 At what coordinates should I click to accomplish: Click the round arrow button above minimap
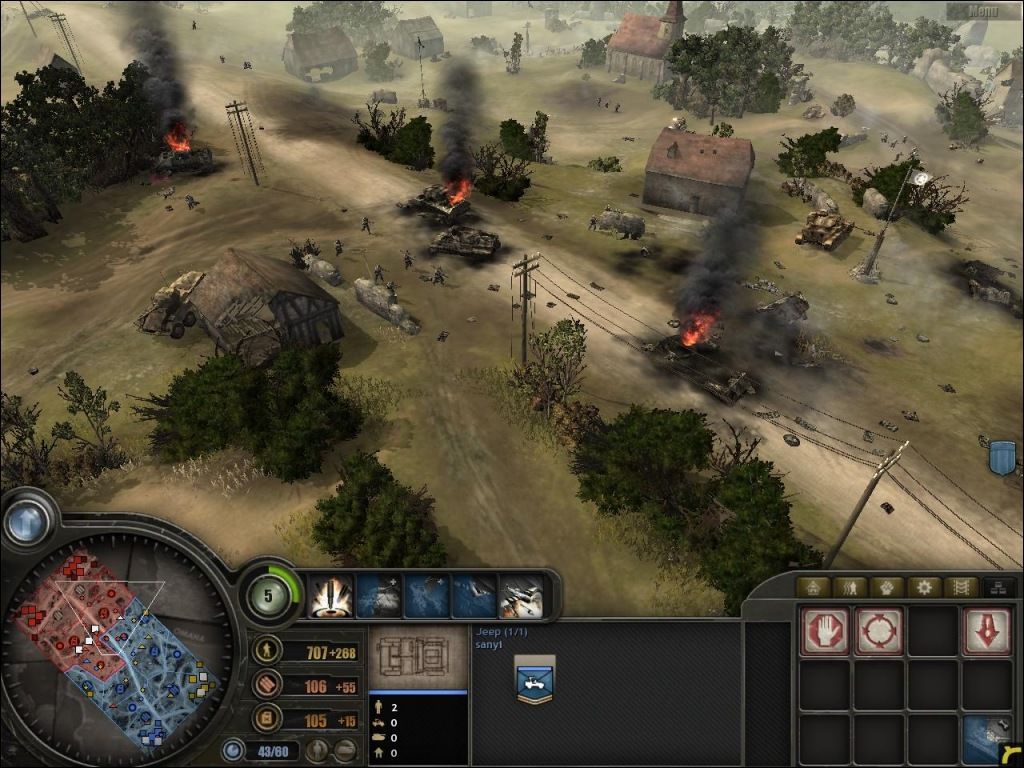pos(27,521)
